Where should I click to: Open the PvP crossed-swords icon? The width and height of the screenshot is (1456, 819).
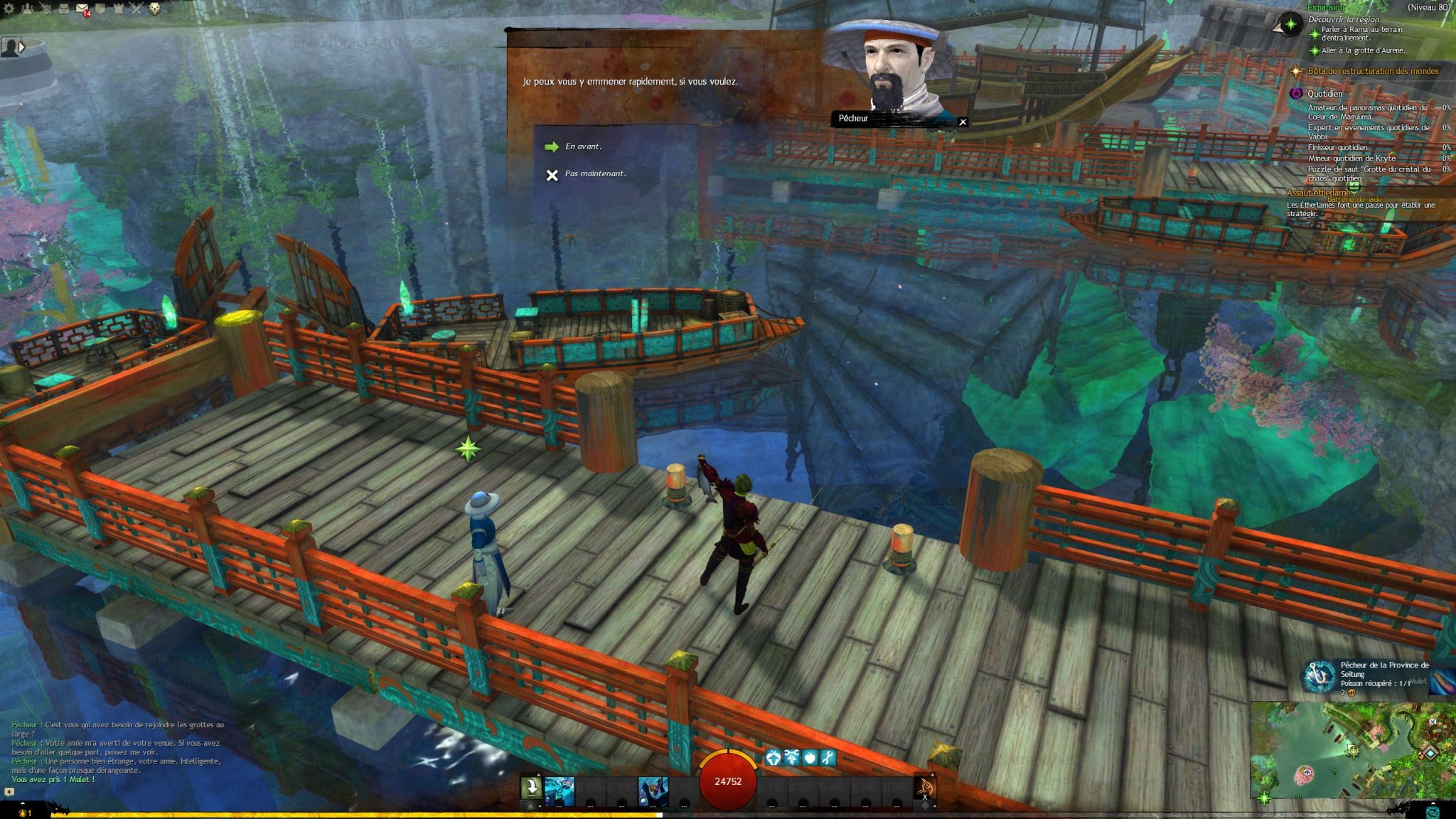pos(136,9)
